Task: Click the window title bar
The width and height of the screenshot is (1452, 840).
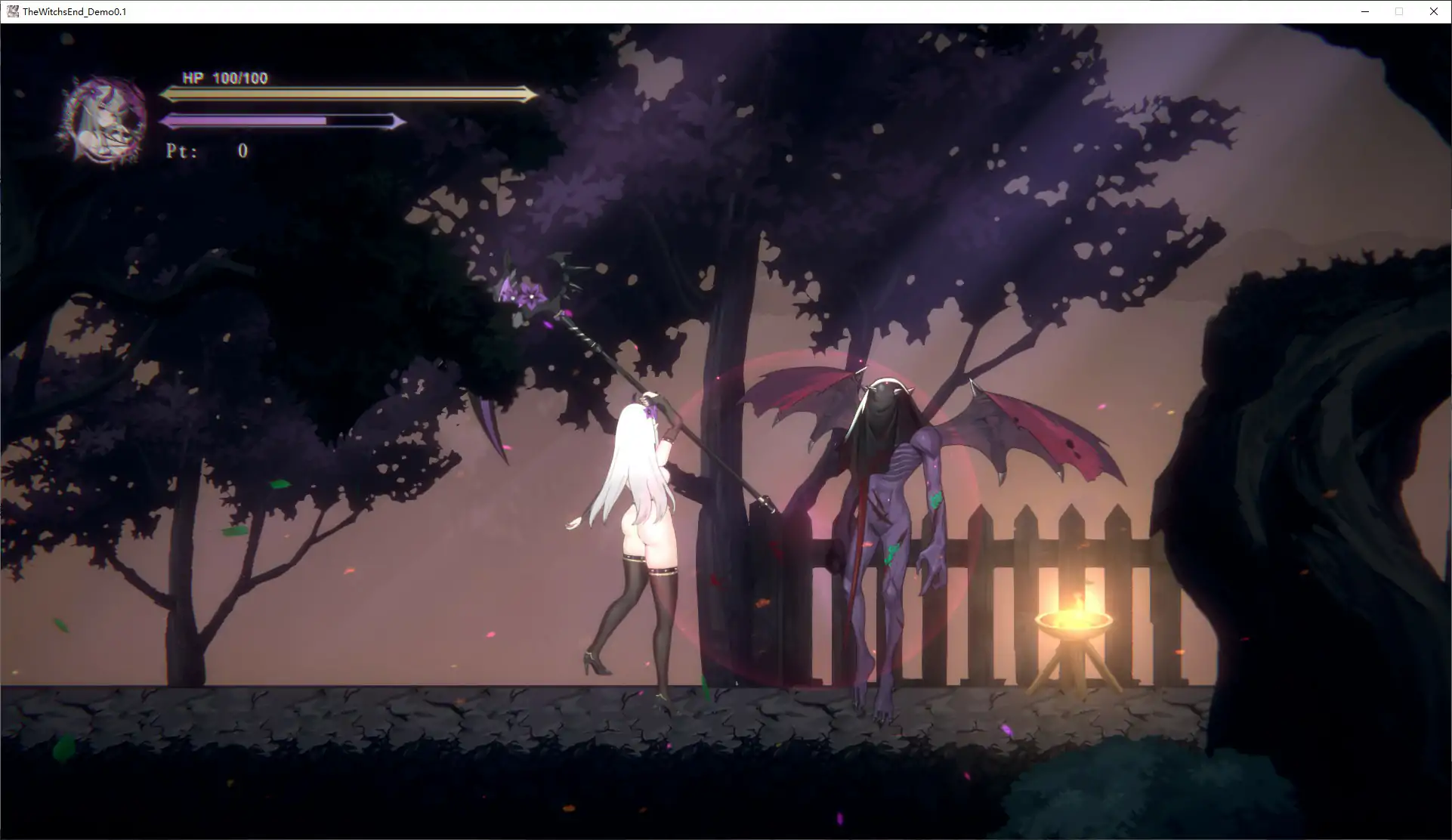Action: pos(680,11)
